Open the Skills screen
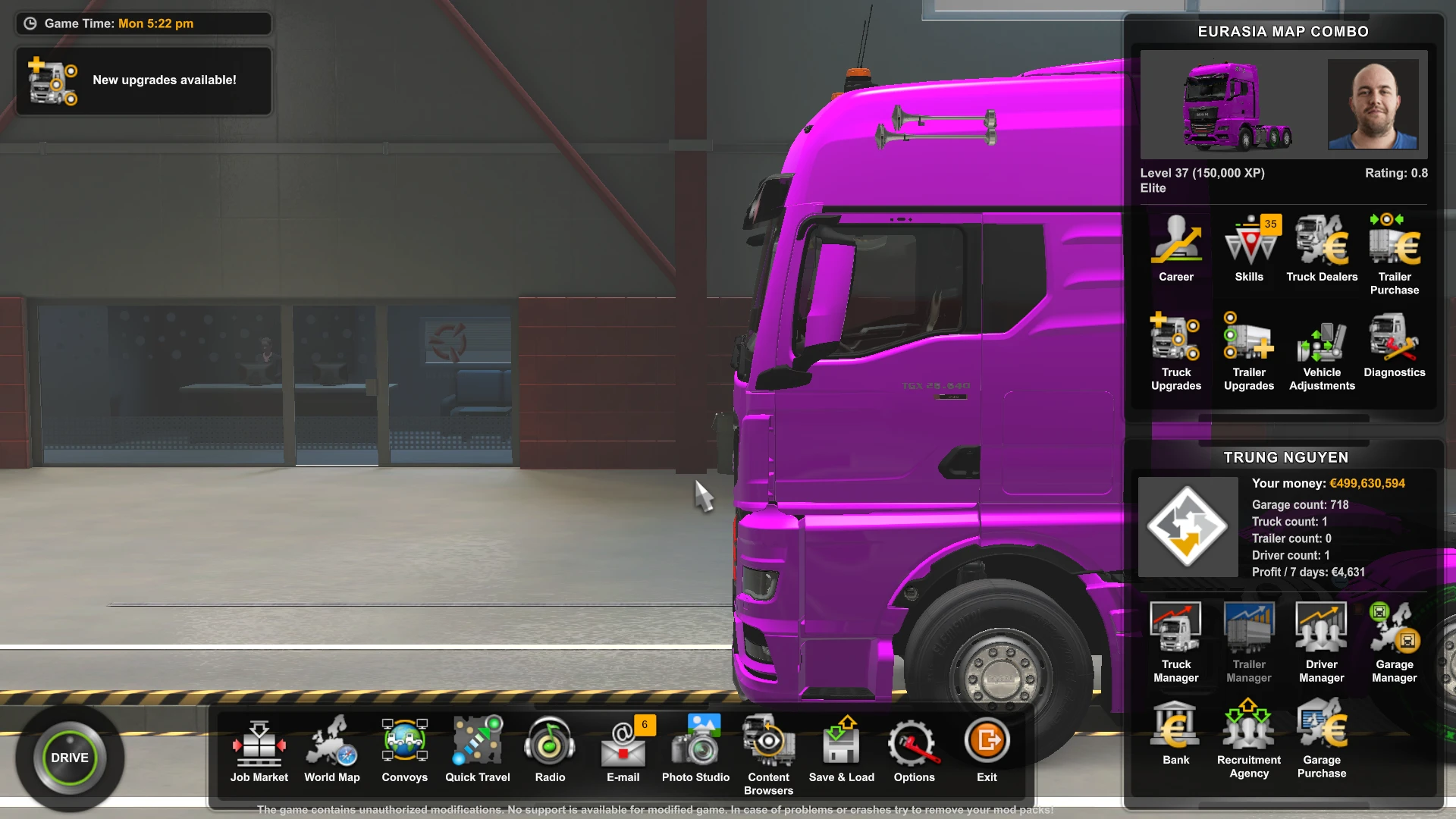 pyautogui.click(x=1249, y=243)
